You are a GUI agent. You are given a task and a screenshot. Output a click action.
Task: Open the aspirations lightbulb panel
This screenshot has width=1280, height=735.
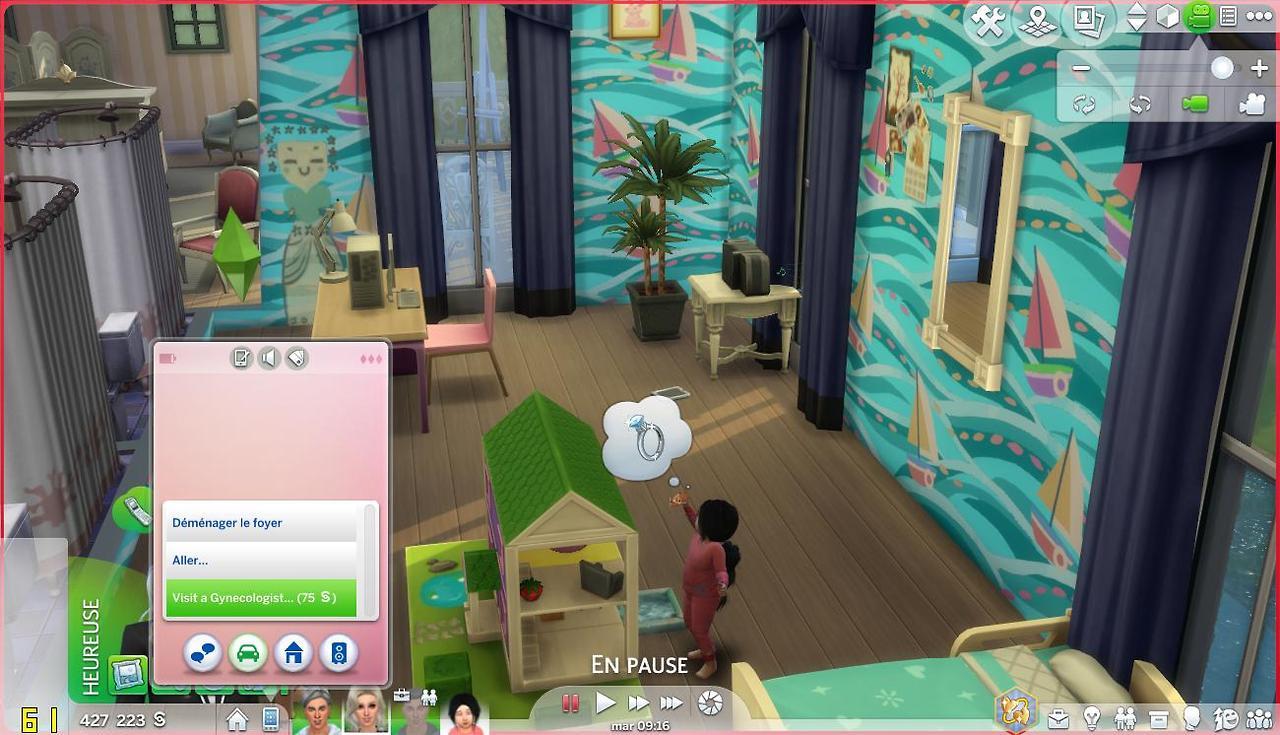1092,718
